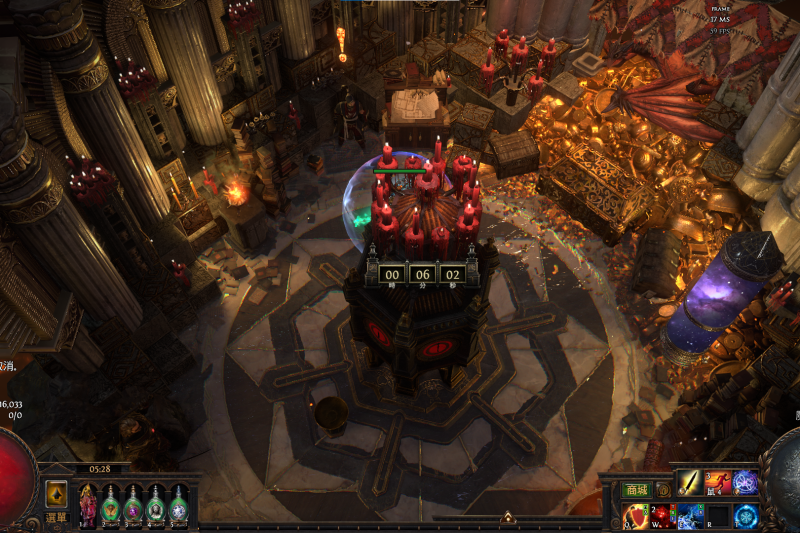Use the white-blue orb flask in slot 5

[x=178, y=505]
